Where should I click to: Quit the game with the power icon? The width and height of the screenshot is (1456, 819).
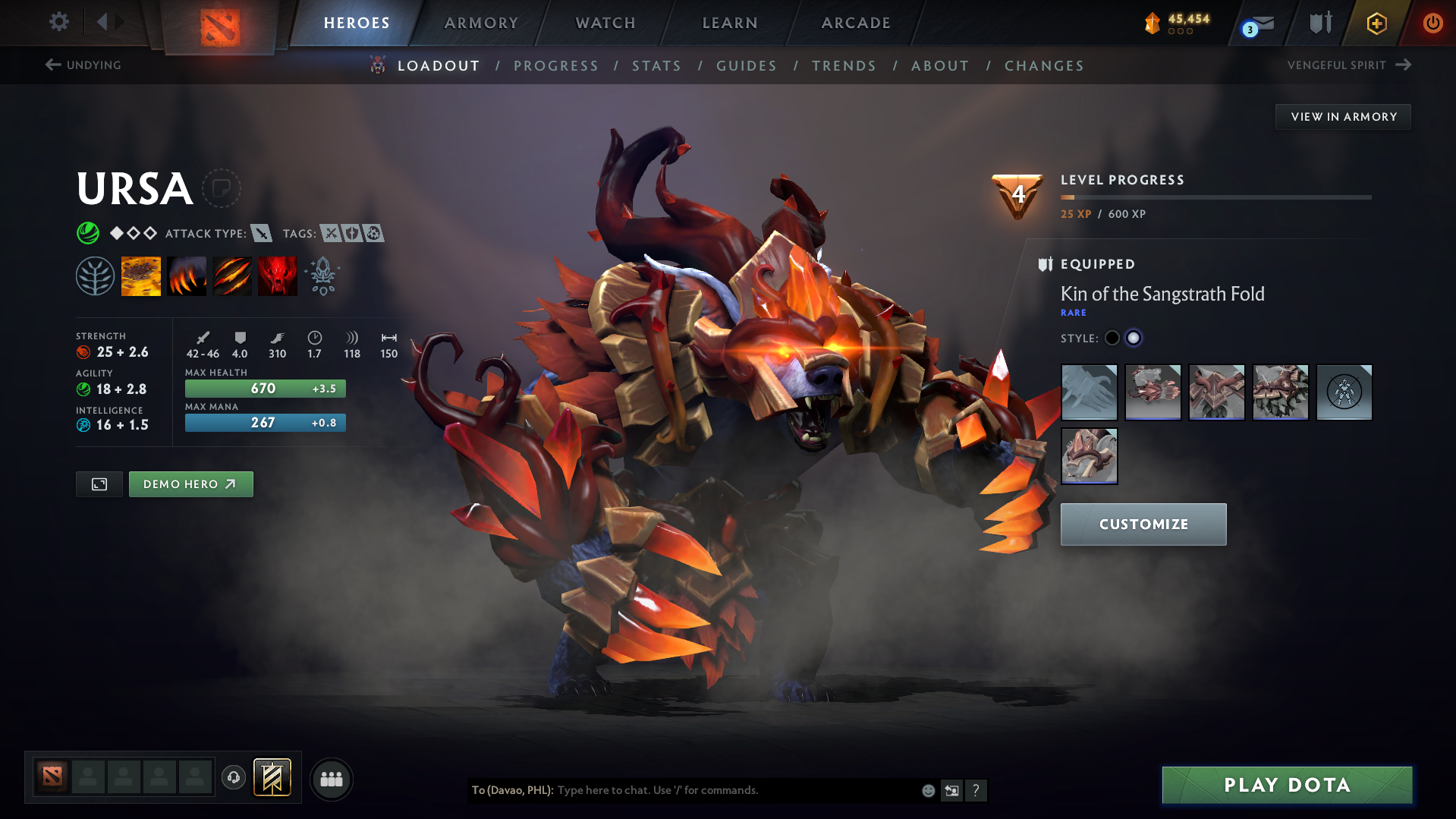pos(1432,23)
